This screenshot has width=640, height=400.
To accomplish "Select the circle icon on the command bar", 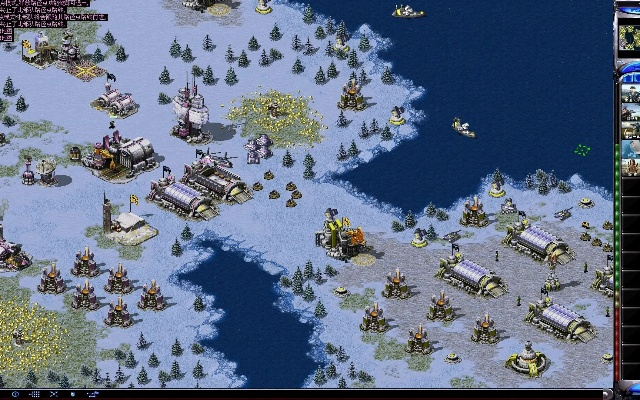I will coord(15,394).
